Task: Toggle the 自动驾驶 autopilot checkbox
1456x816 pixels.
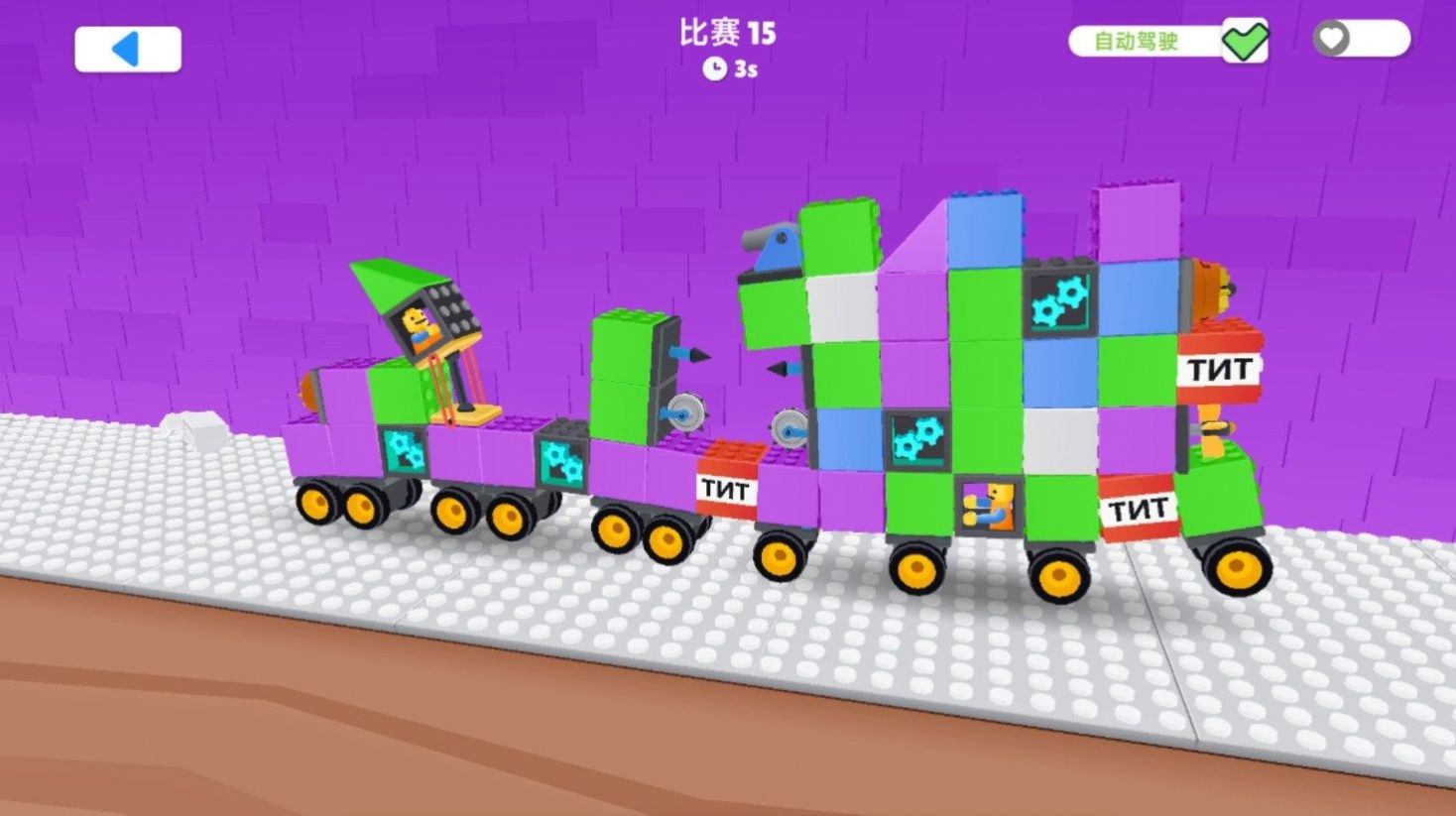Action: (1244, 41)
